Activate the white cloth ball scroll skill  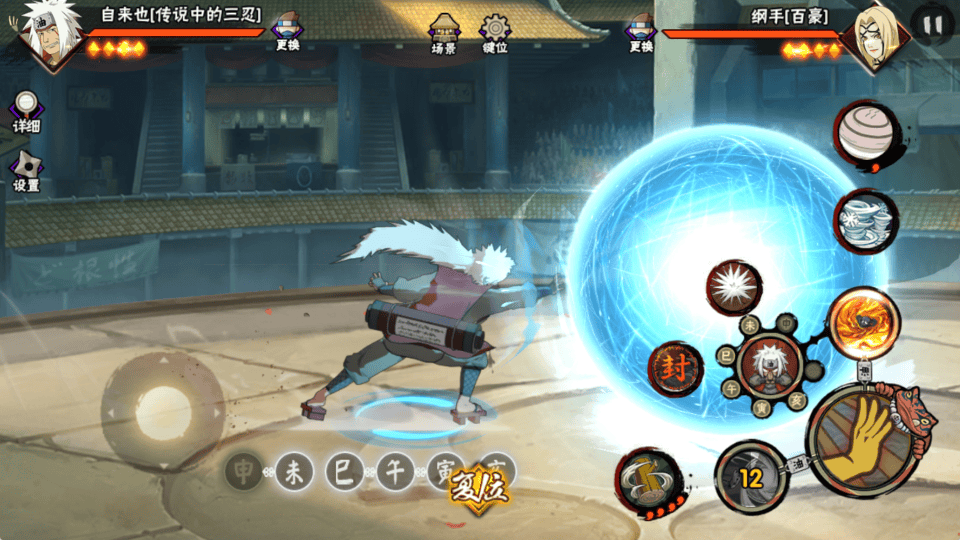click(x=863, y=131)
